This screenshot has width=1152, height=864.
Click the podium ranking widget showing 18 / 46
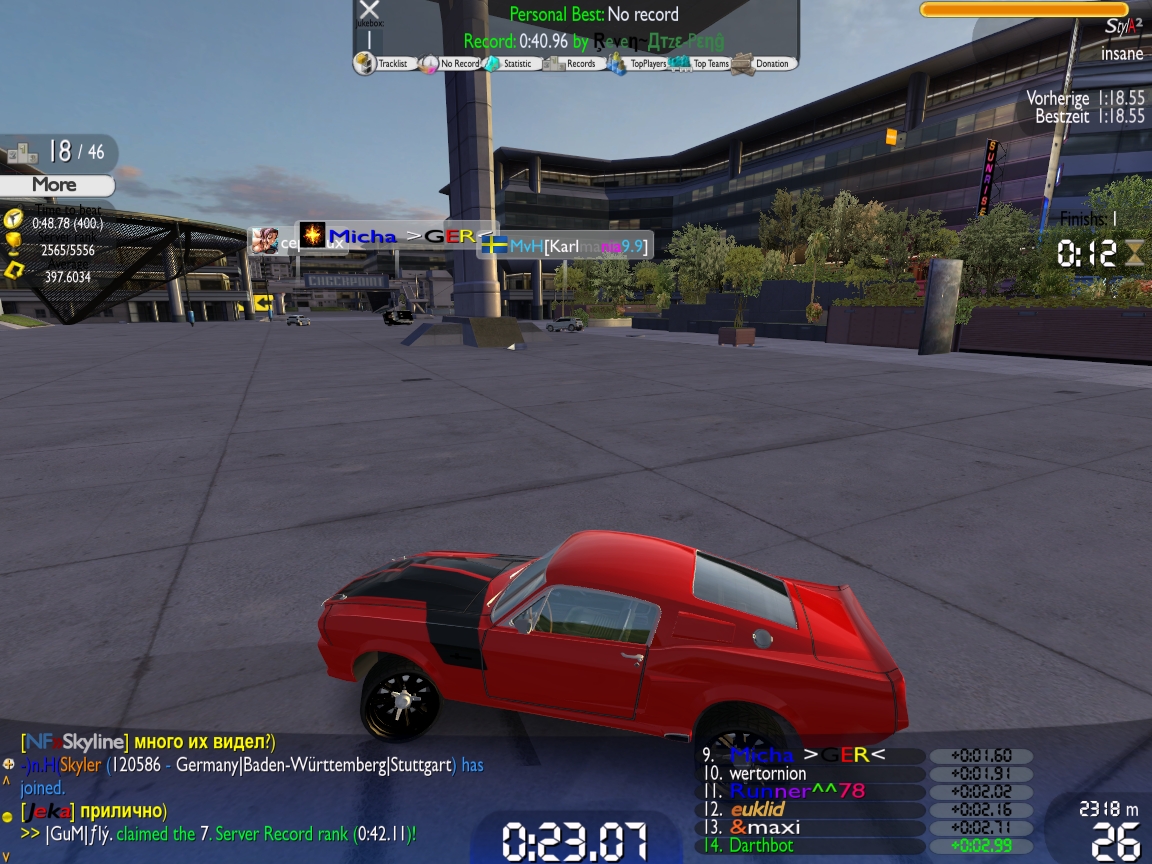[x=58, y=152]
